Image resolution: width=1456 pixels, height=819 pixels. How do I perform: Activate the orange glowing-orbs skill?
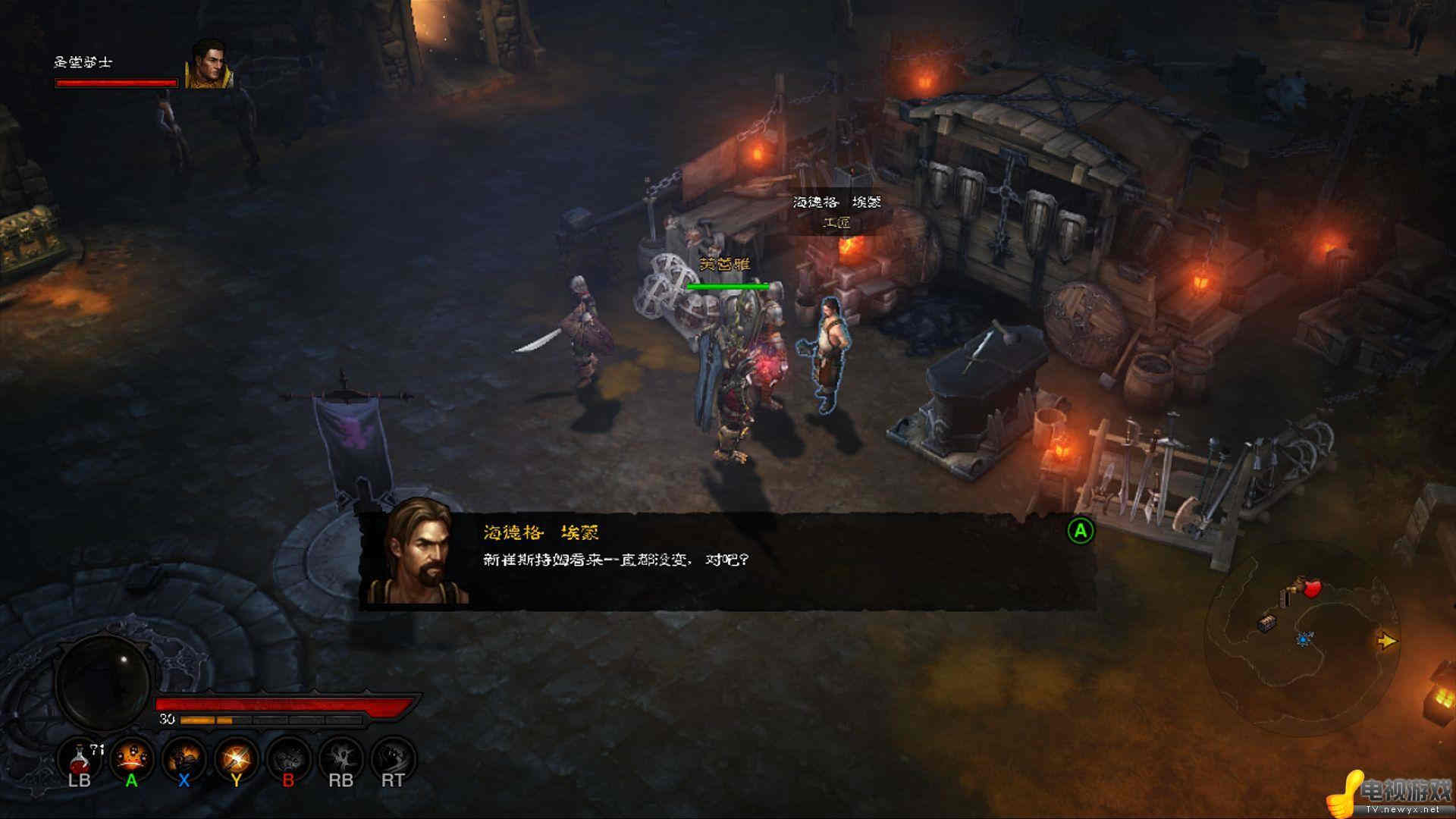(x=132, y=758)
